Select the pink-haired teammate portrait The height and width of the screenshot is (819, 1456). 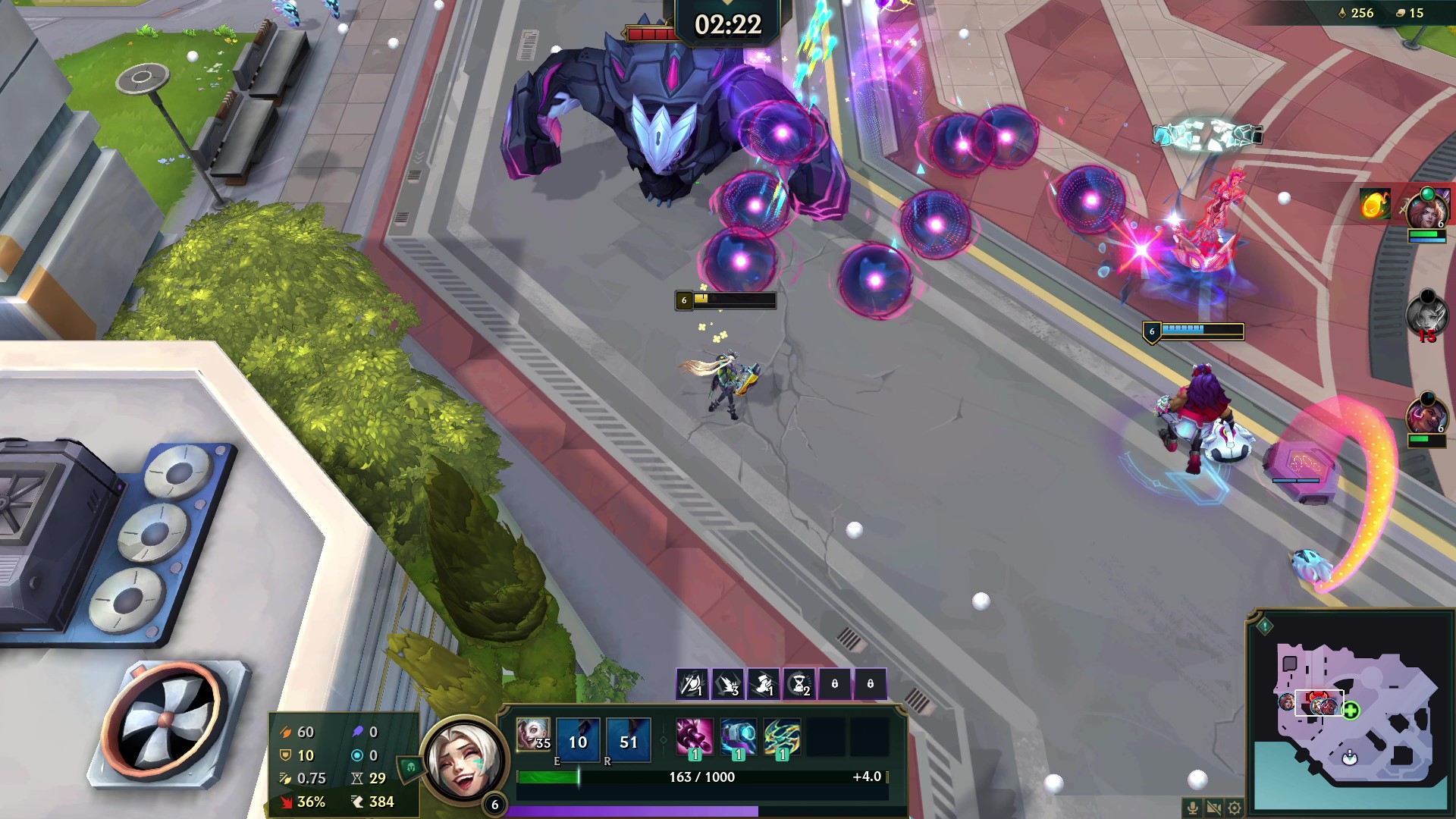pyautogui.click(x=1426, y=415)
